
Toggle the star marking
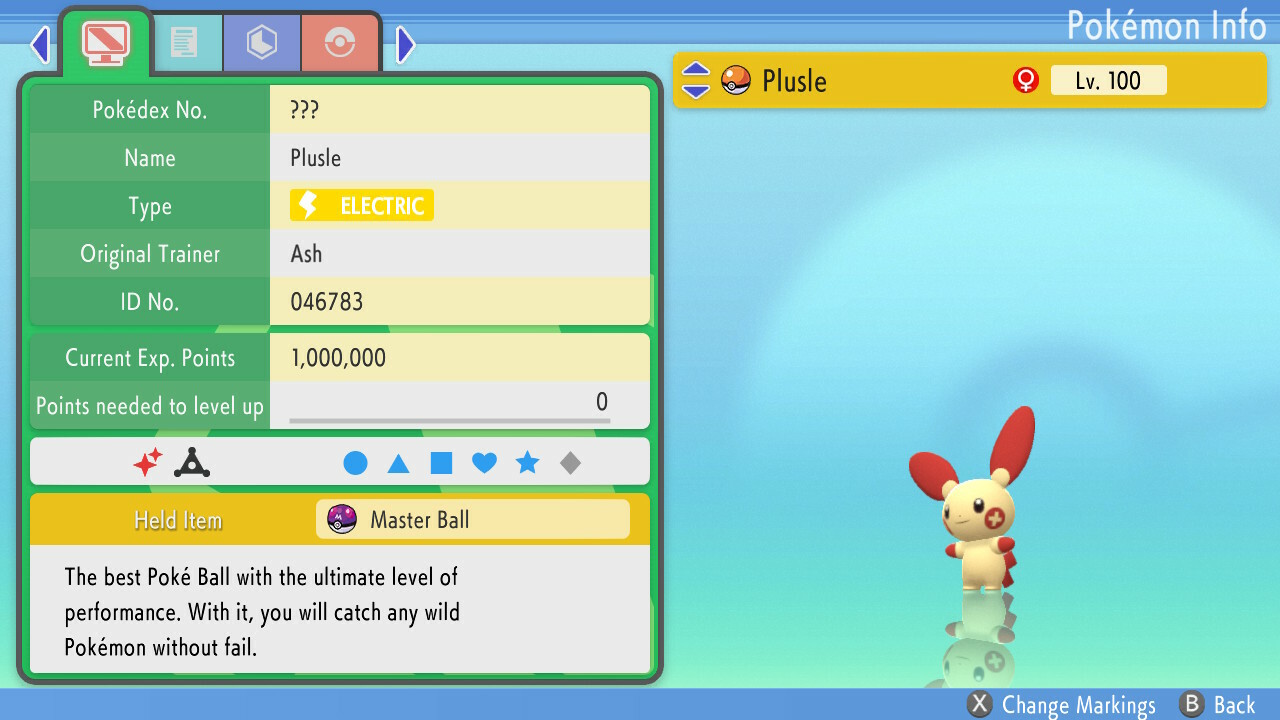coord(527,463)
